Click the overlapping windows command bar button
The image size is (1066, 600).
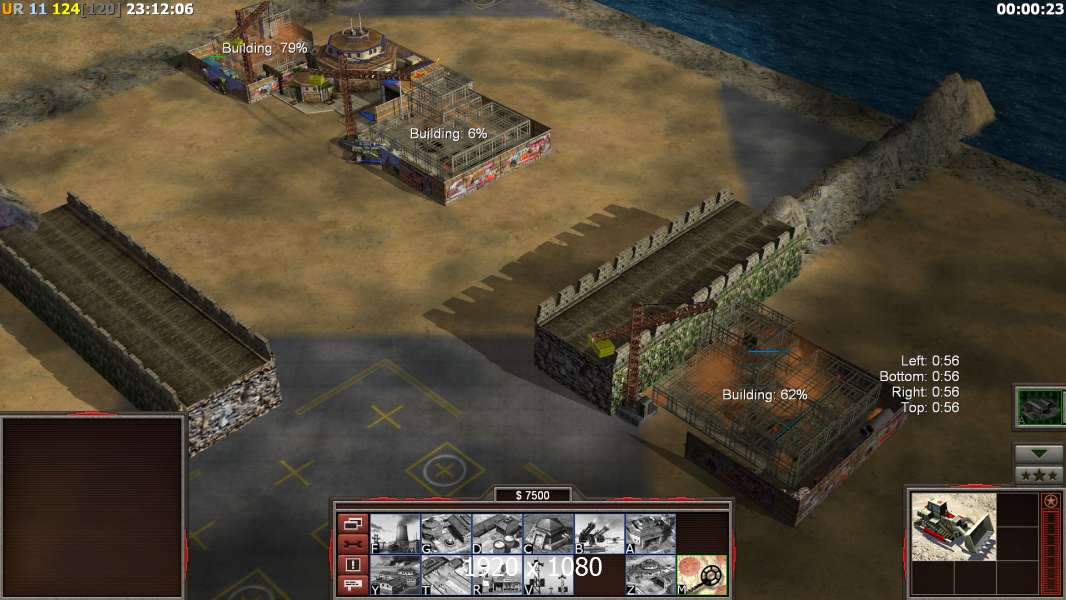point(352,523)
